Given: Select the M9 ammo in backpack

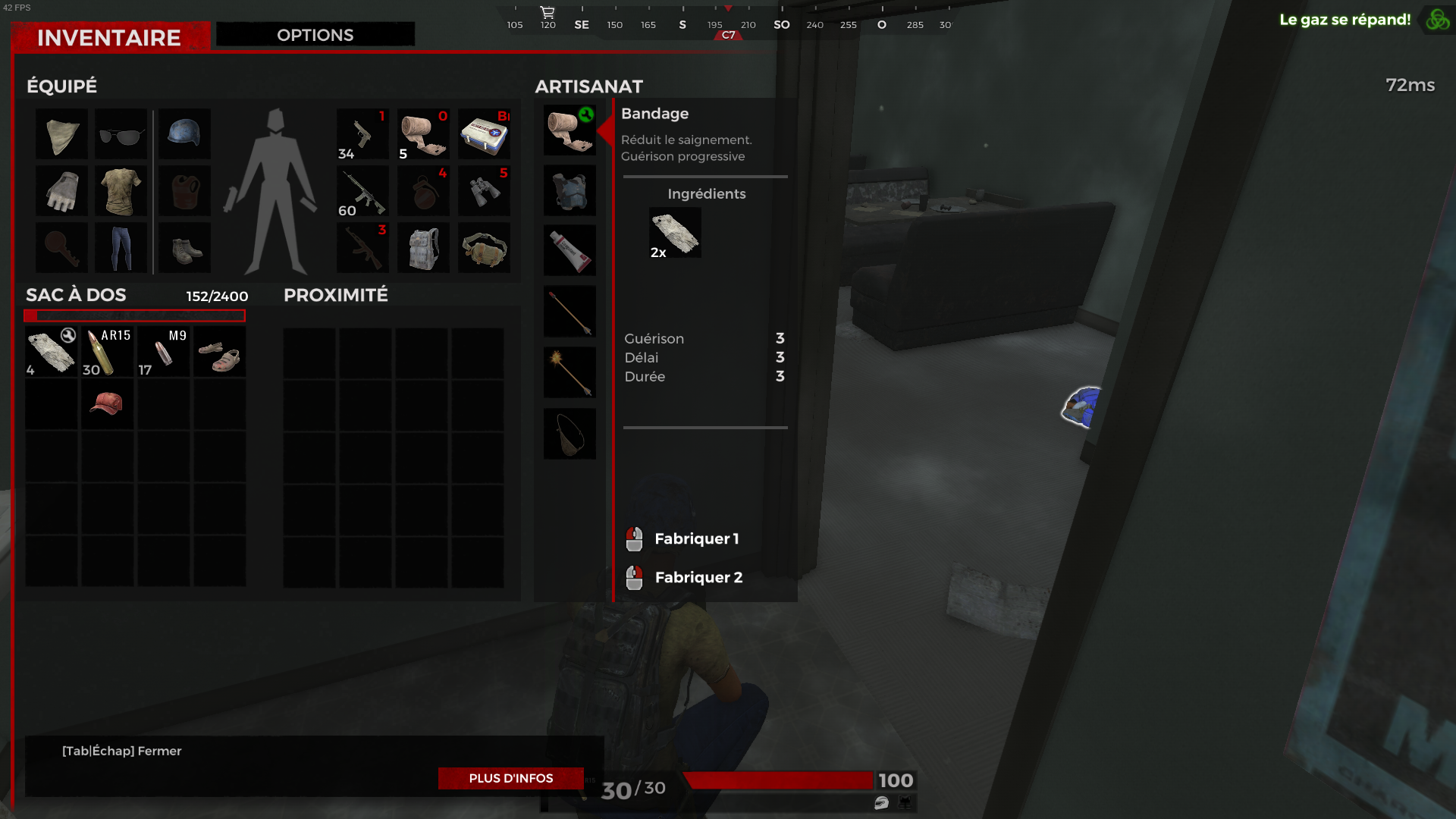Looking at the screenshot, I should coord(164,352).
